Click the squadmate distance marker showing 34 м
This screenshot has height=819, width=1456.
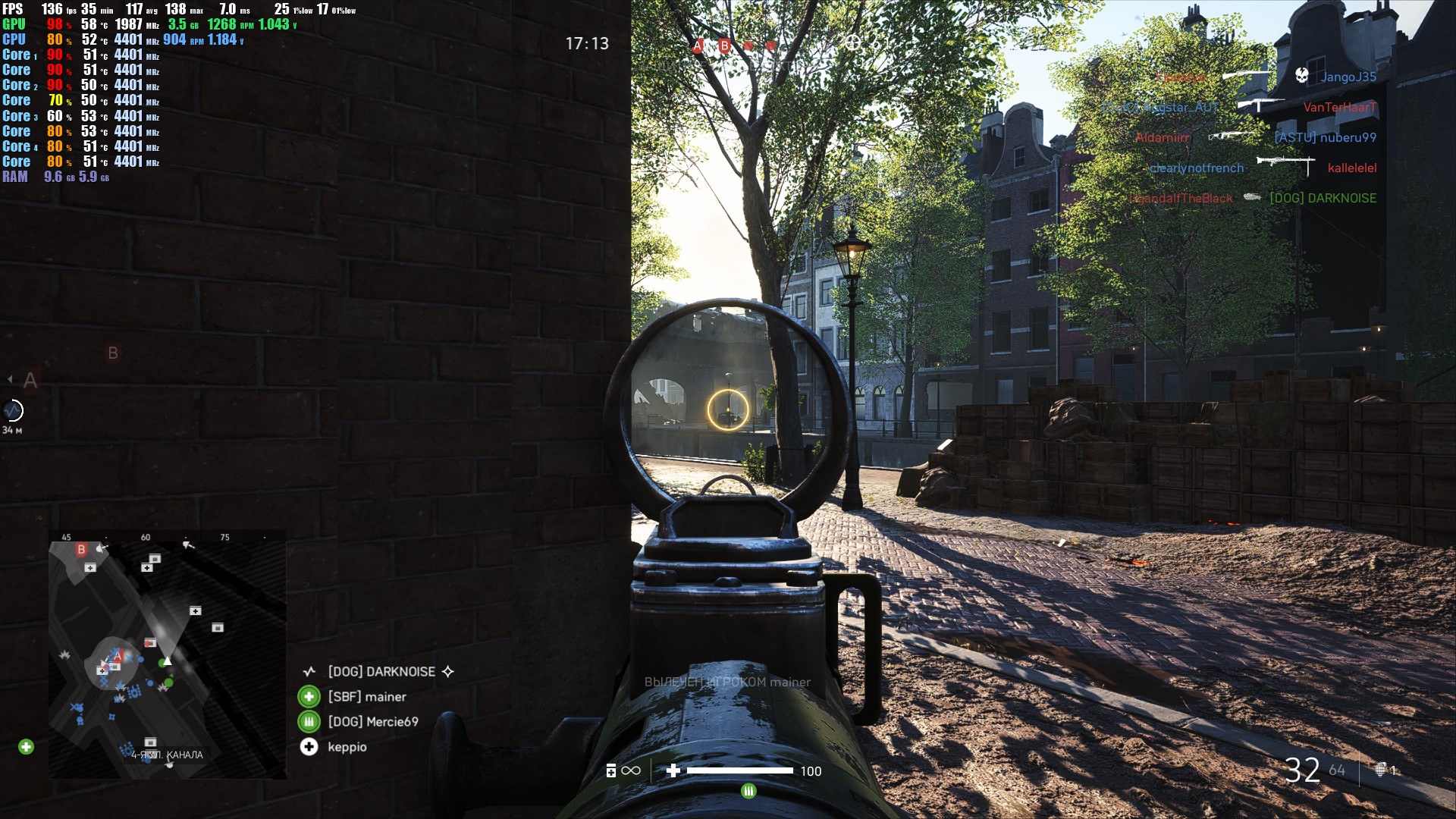point(13,411)
